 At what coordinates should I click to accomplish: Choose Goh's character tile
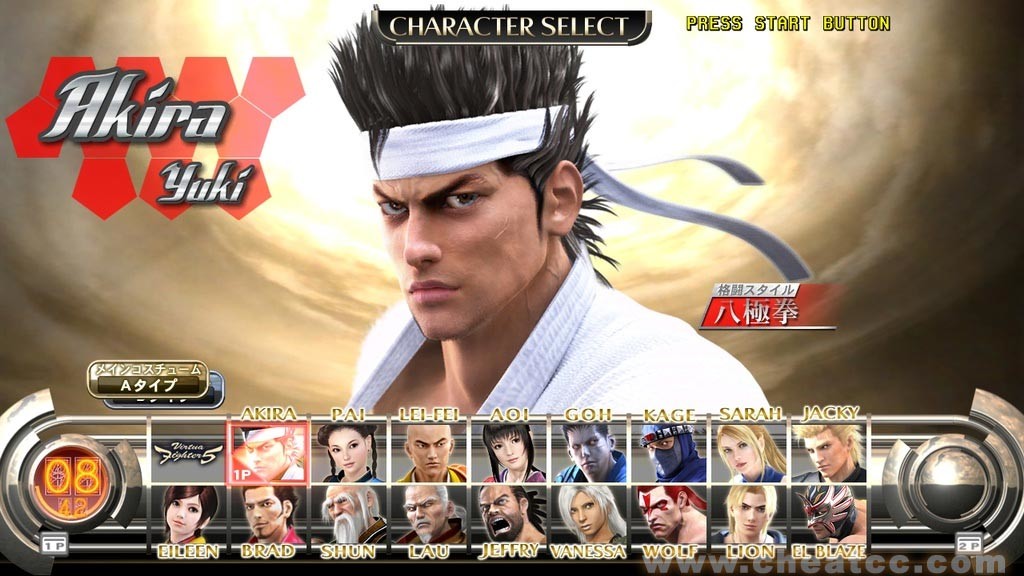click(589, 452)
